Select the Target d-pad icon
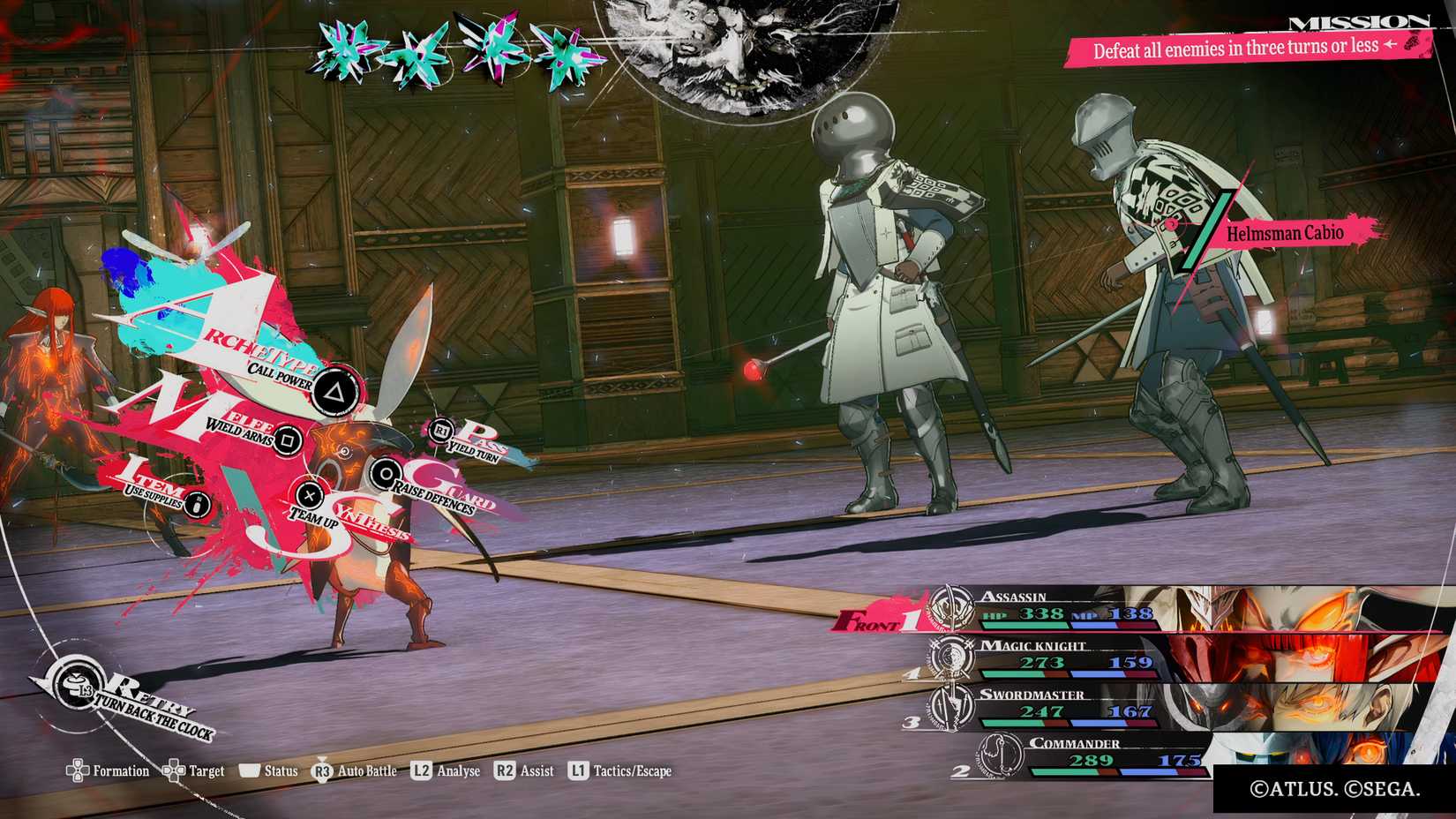The width and height of the screenshot is (1456, 819). click(x=176, y=771)
